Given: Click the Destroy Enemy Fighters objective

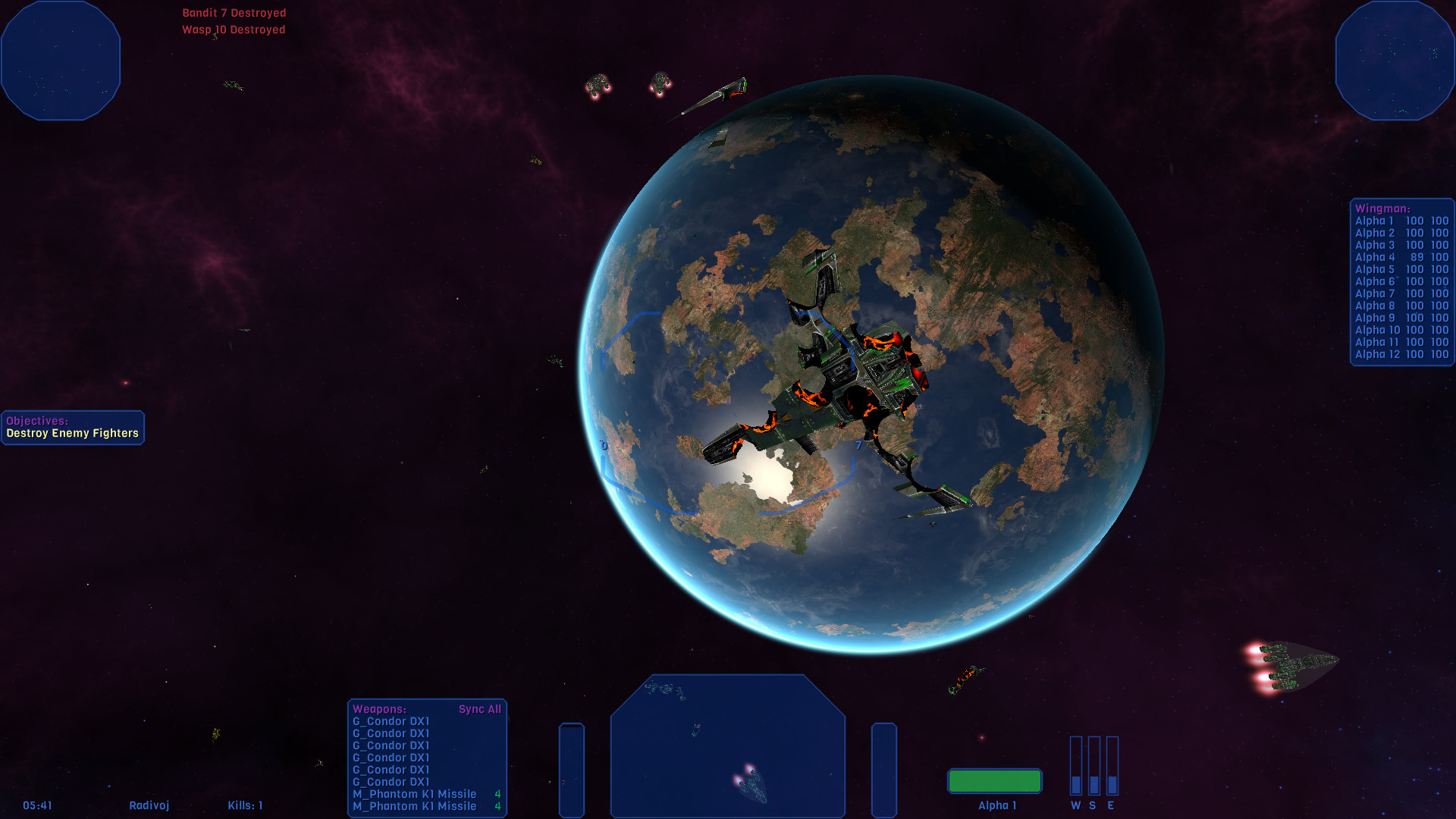Looking at the screenshot, I should pyautogui.click(x=72, y=431).
